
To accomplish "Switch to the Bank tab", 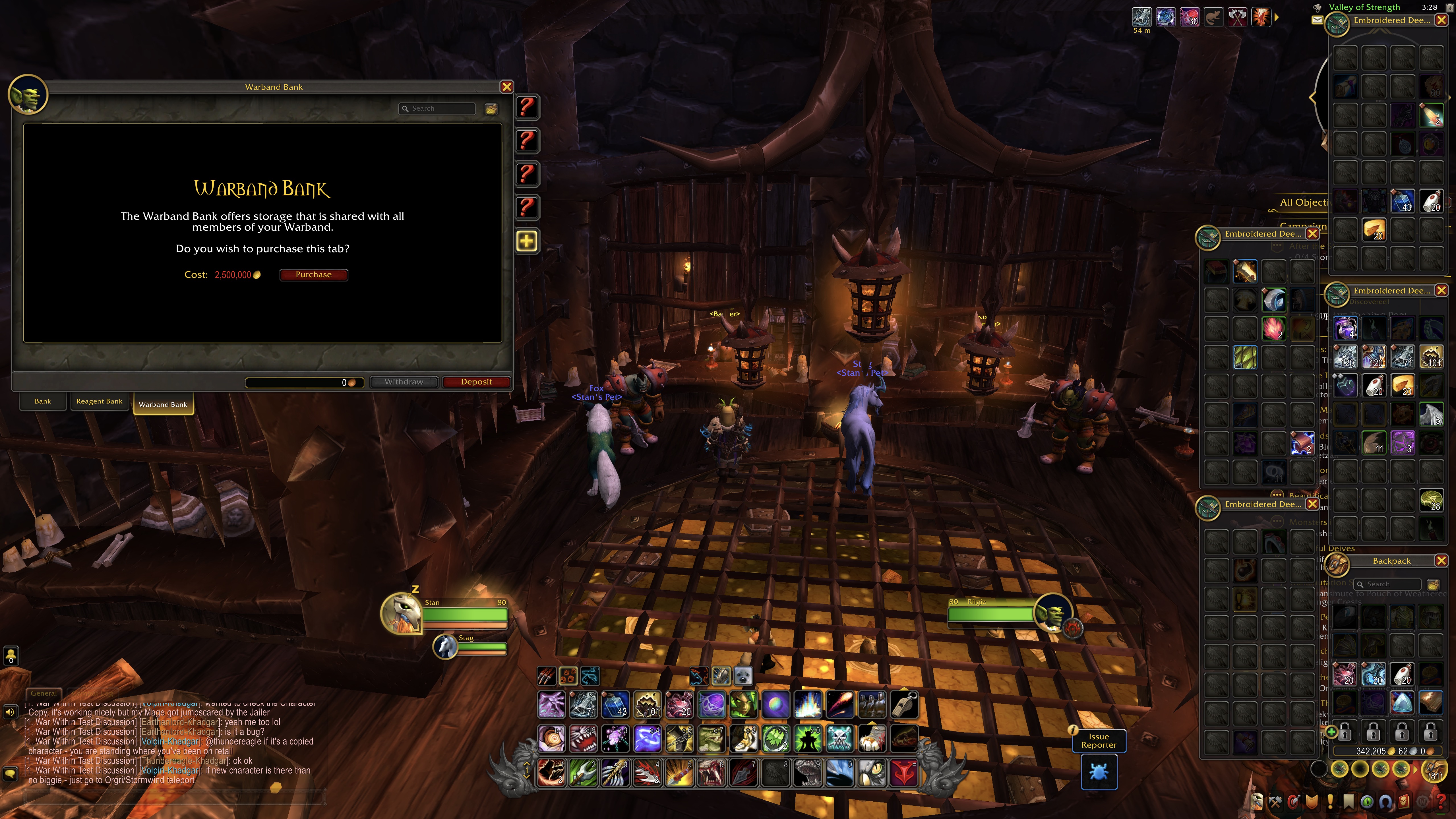I will click(43, 401).
